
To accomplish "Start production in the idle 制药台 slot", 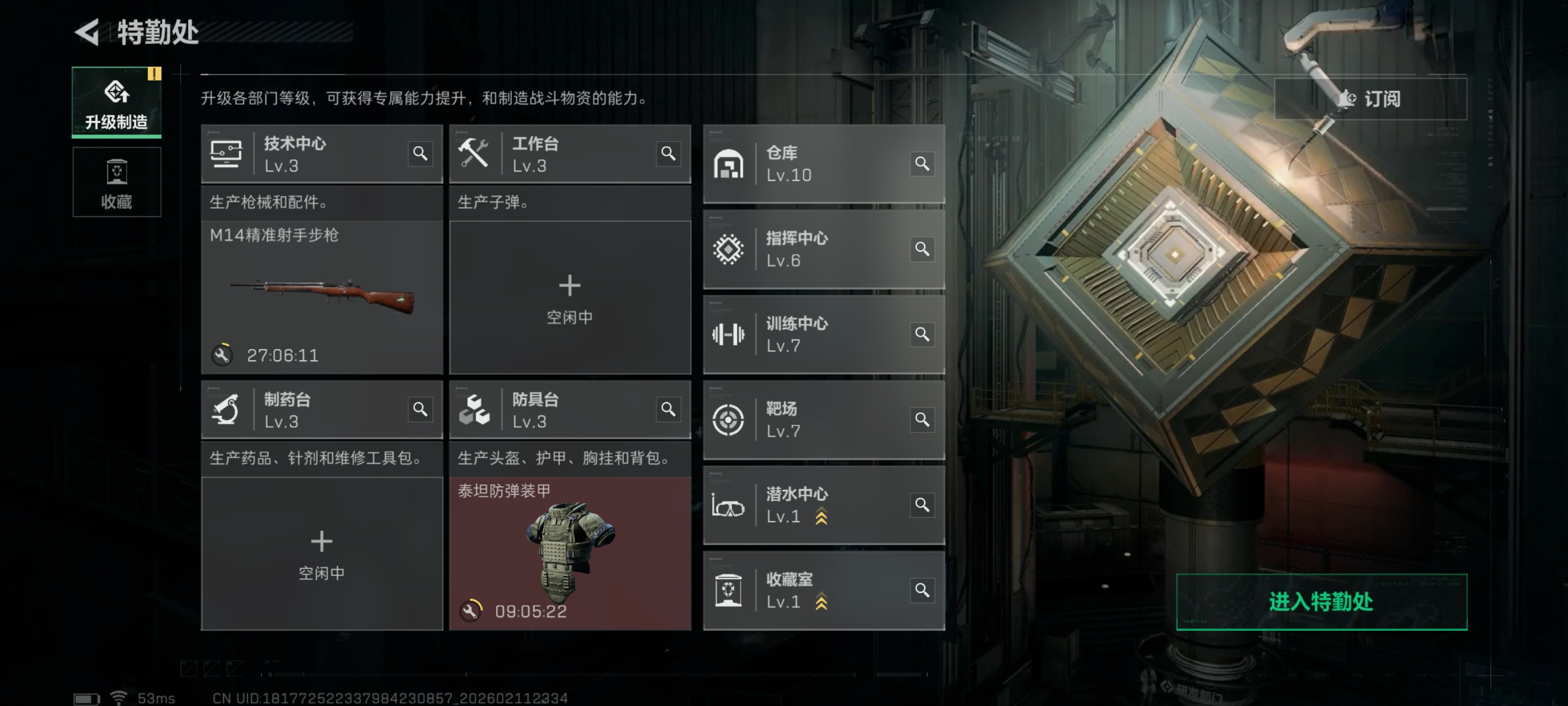I will pyautogui.click(x=321, y=553).
